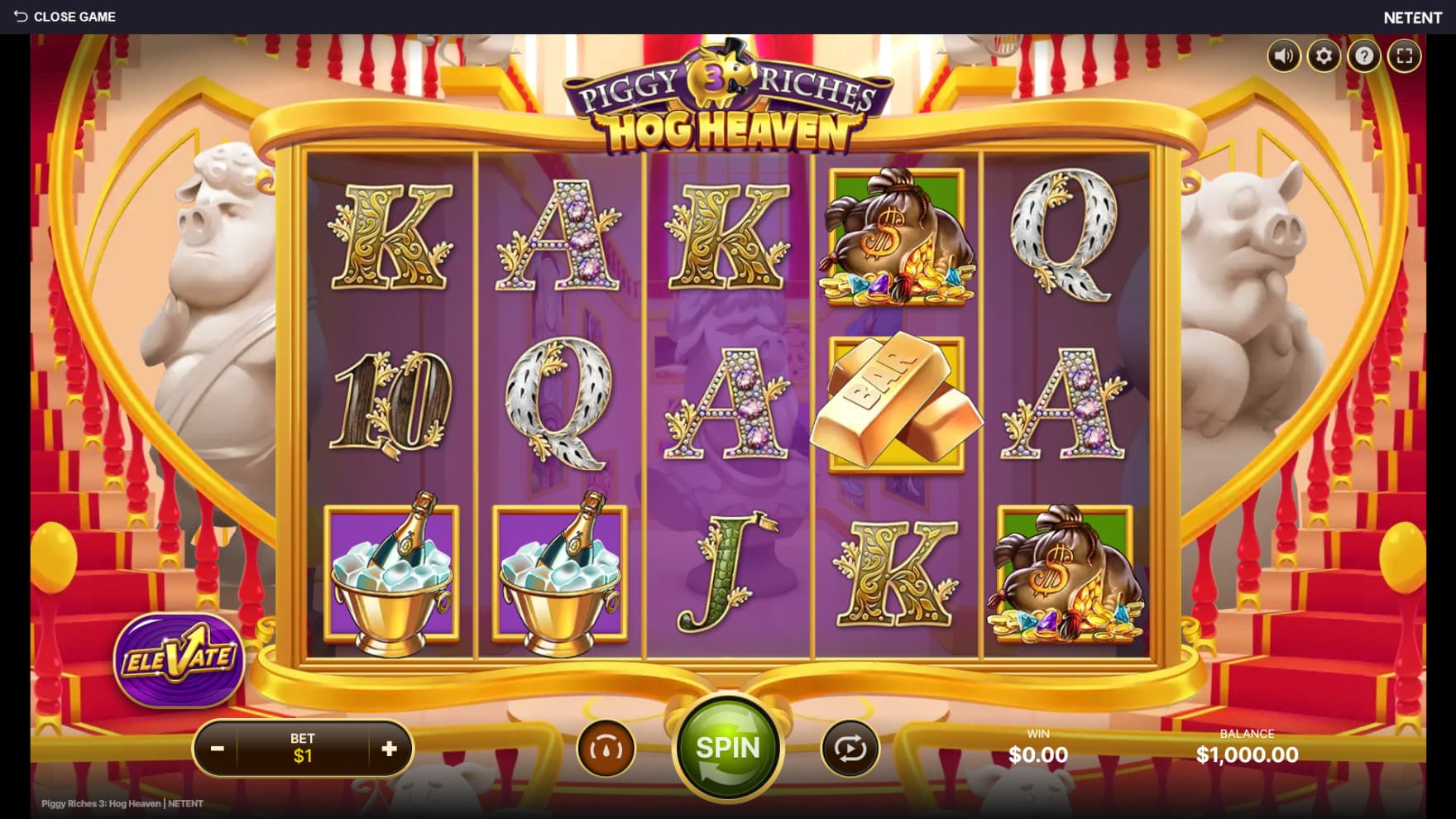Mute the game sound speaker icon
Viewport: 1456px width, 819px height.
[1284, 56]
